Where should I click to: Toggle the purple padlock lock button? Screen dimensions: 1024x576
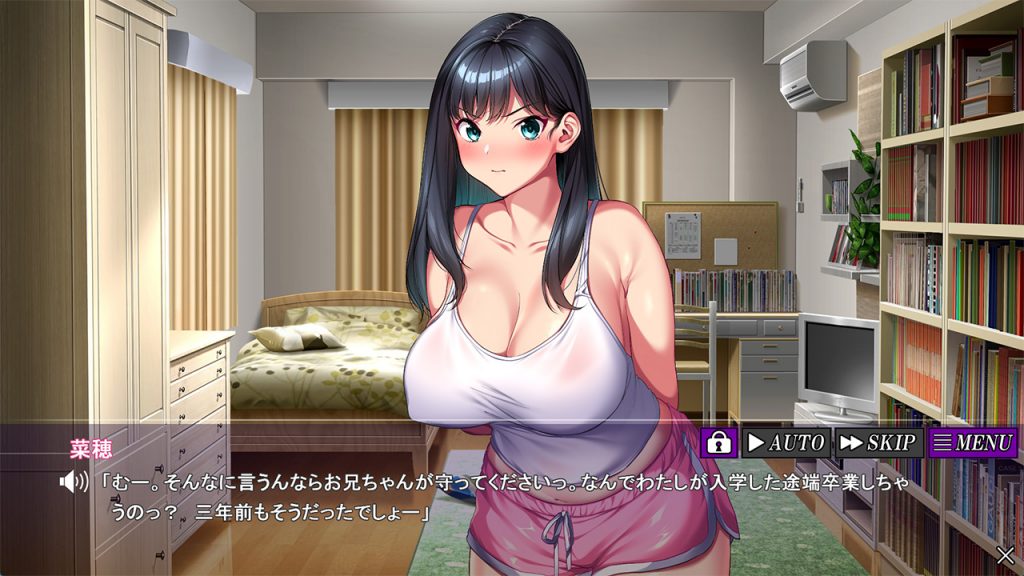(718, 442)
